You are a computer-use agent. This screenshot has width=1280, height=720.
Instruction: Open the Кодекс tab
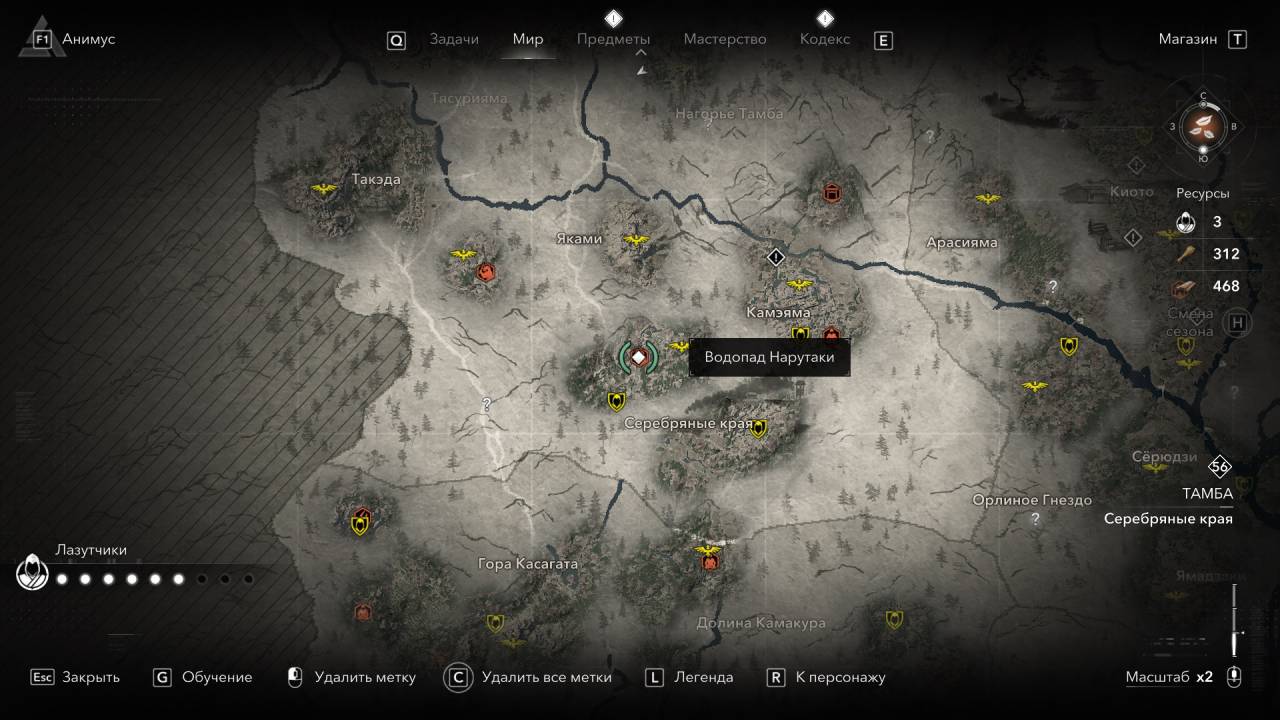825,39
